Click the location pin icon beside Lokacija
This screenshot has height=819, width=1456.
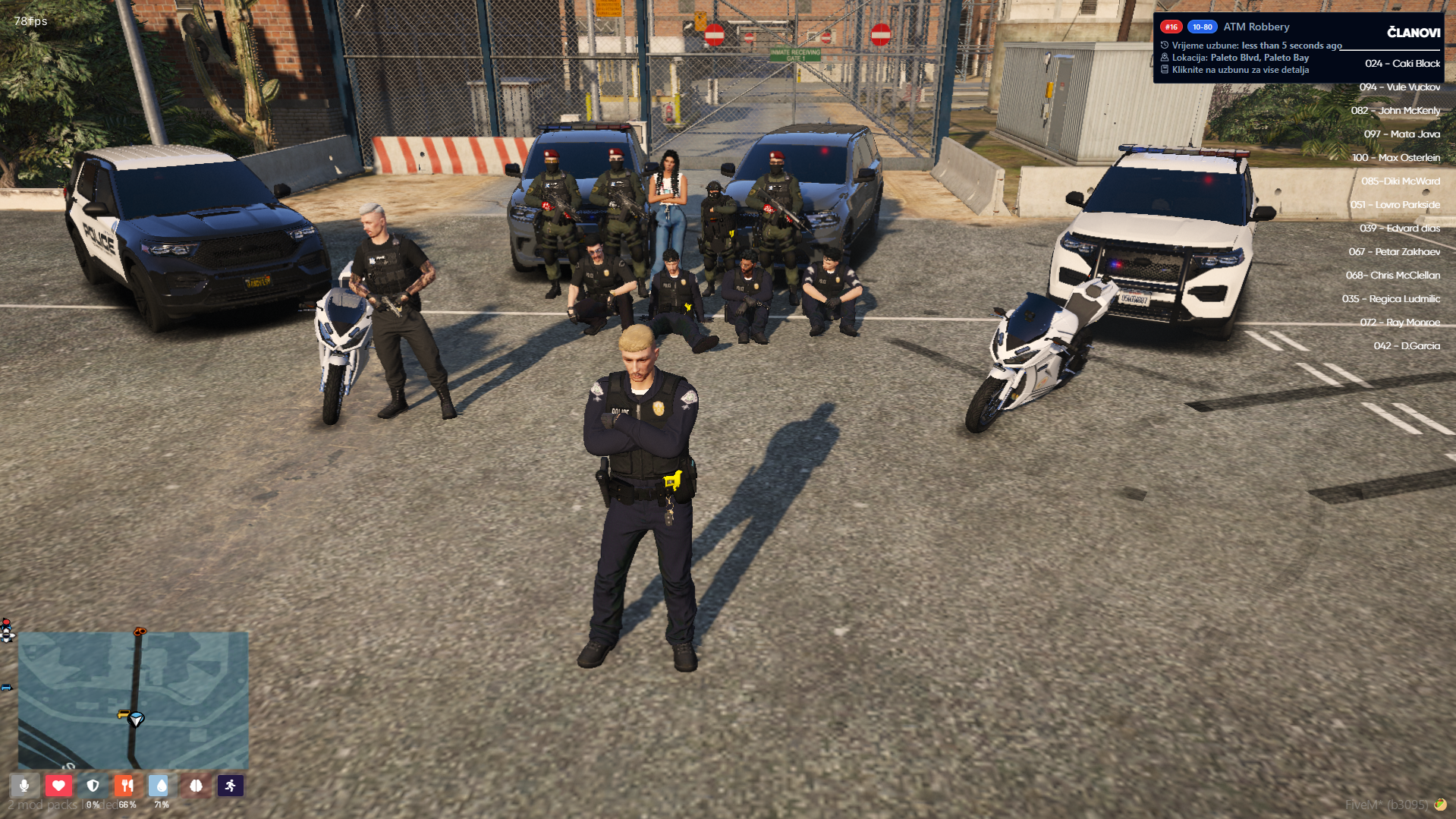point(1164,57)
